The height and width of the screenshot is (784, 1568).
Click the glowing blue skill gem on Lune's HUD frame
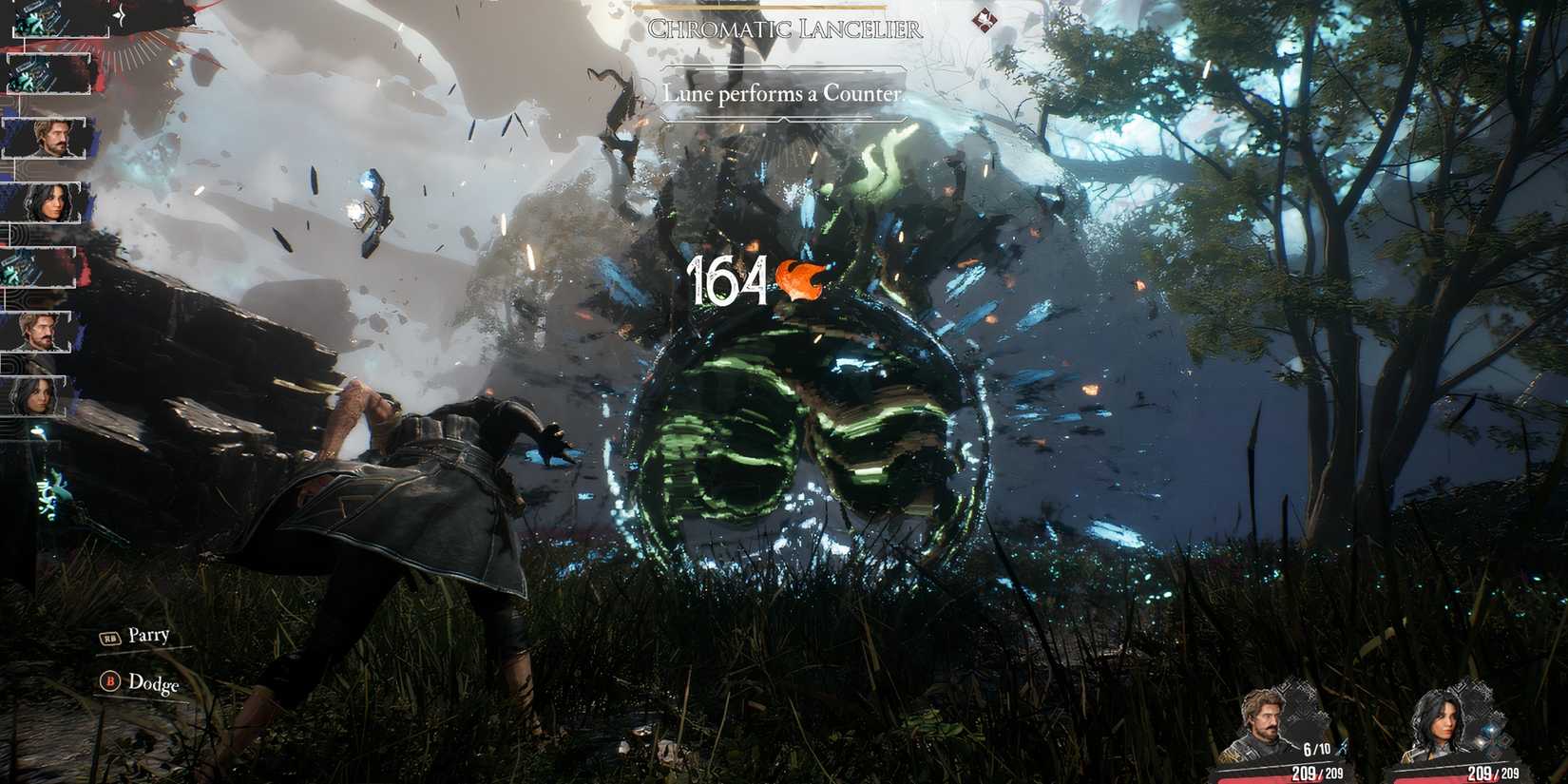[1489, 730]
